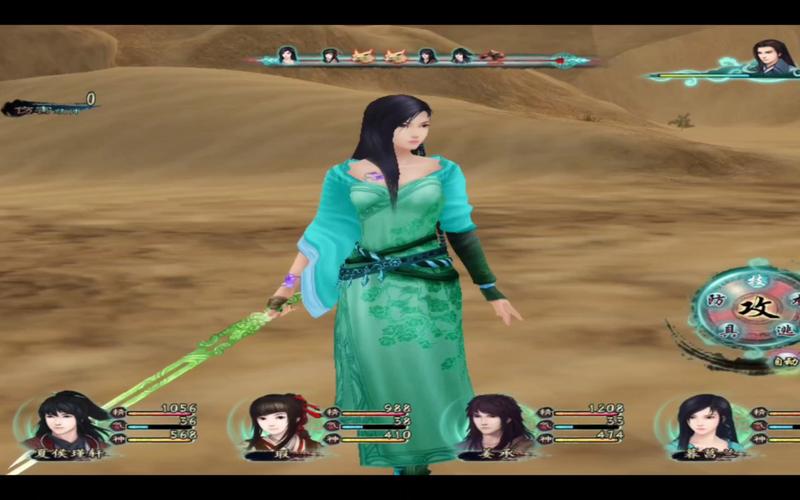Select 暮菖兰's party portrait
This screenshot has width=800, height=500.
coord(703,424)
